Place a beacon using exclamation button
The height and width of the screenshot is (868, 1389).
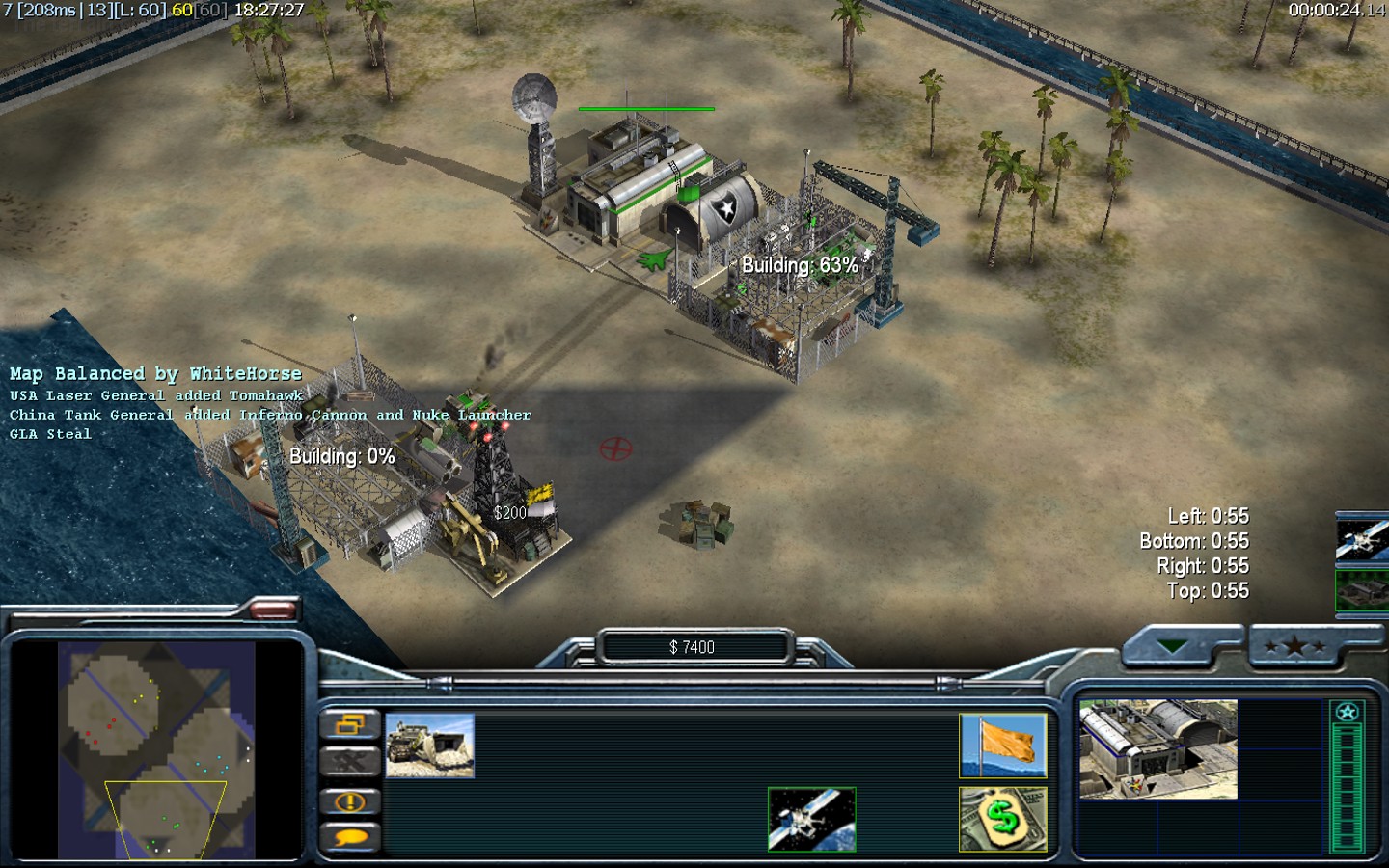[x=349, y=801]
